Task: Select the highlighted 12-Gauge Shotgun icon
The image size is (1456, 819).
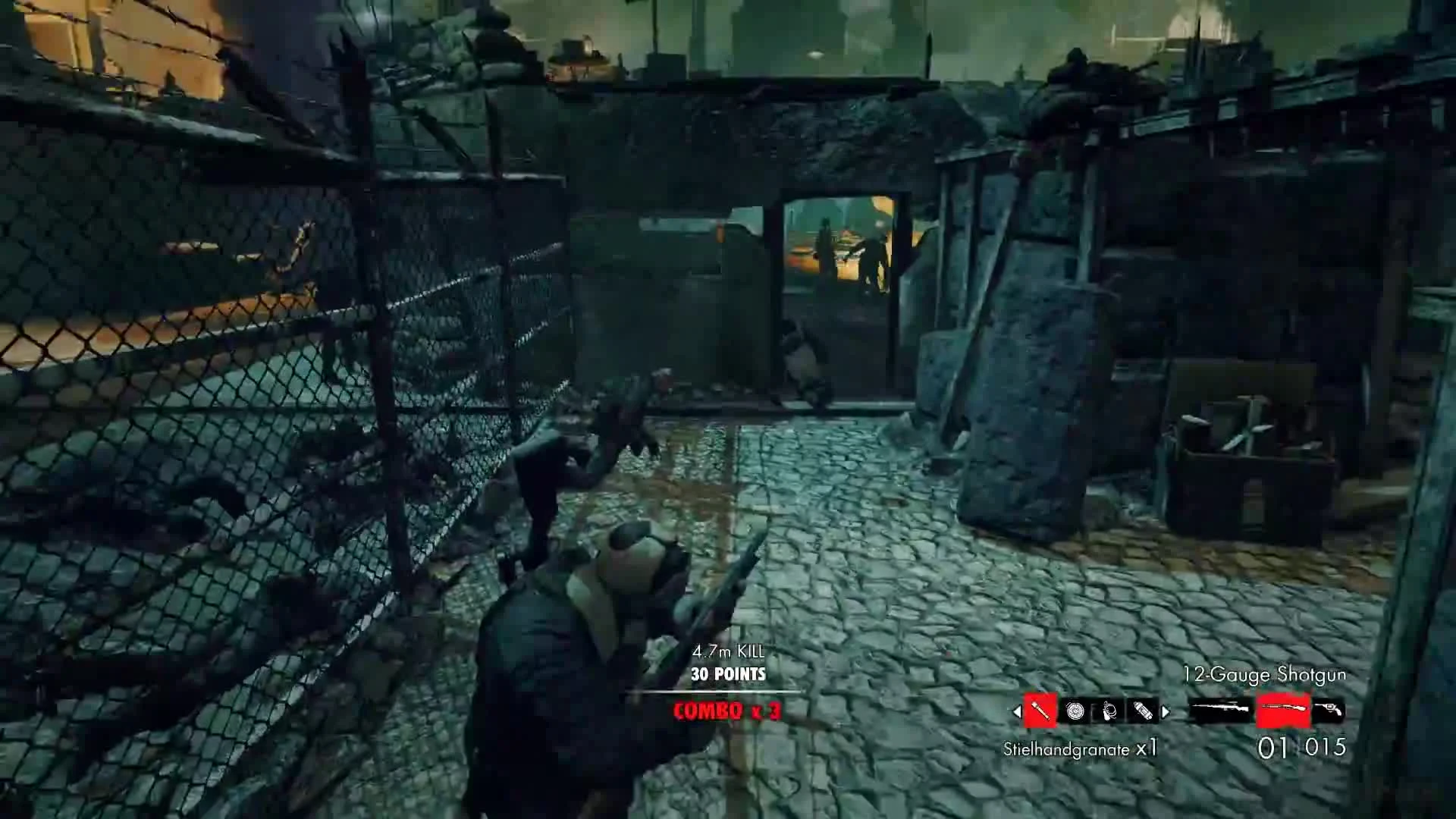Action: pos(1284,709)
